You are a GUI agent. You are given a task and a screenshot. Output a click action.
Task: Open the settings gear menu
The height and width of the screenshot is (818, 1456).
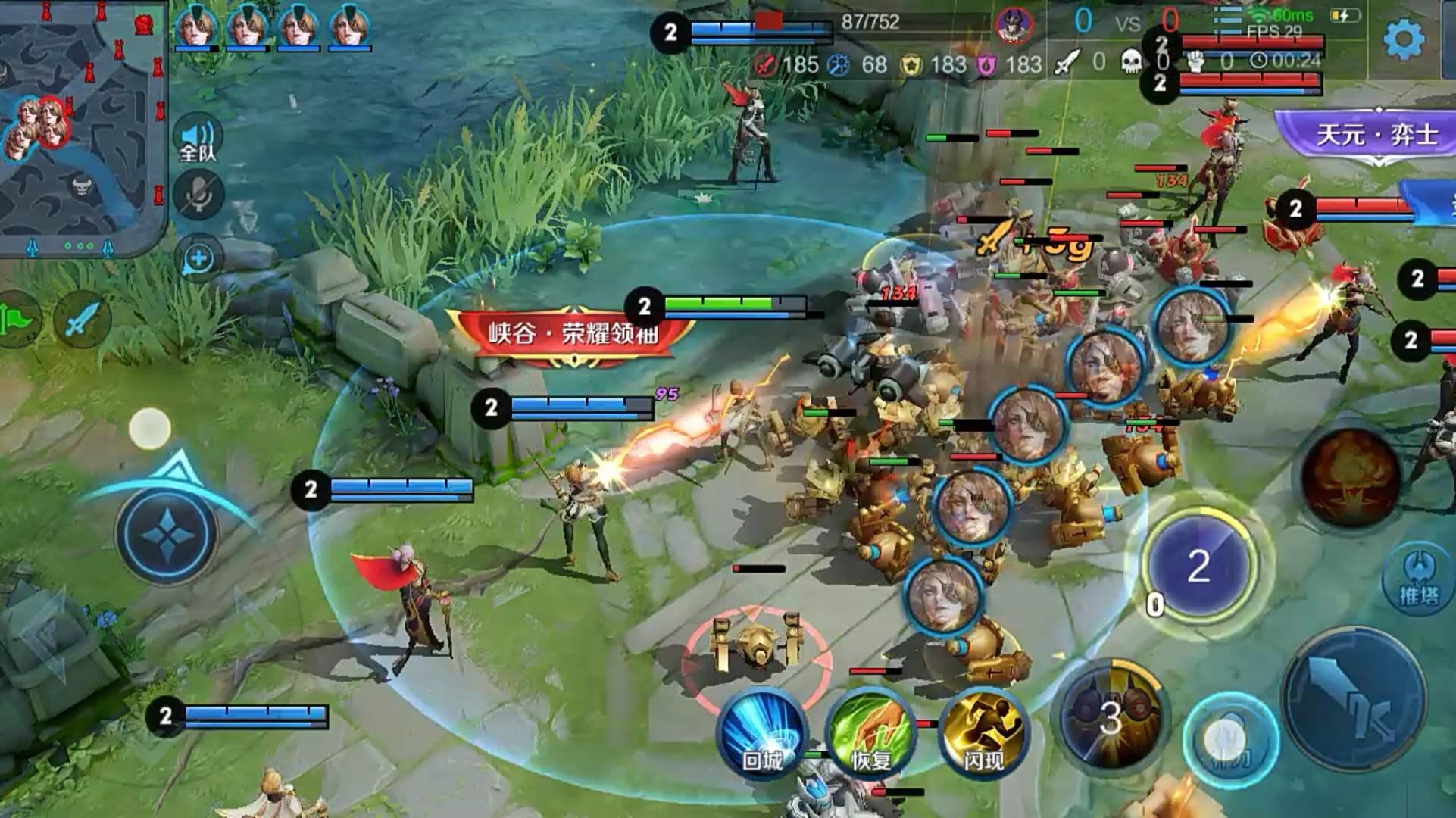[x=1404, y=39]
